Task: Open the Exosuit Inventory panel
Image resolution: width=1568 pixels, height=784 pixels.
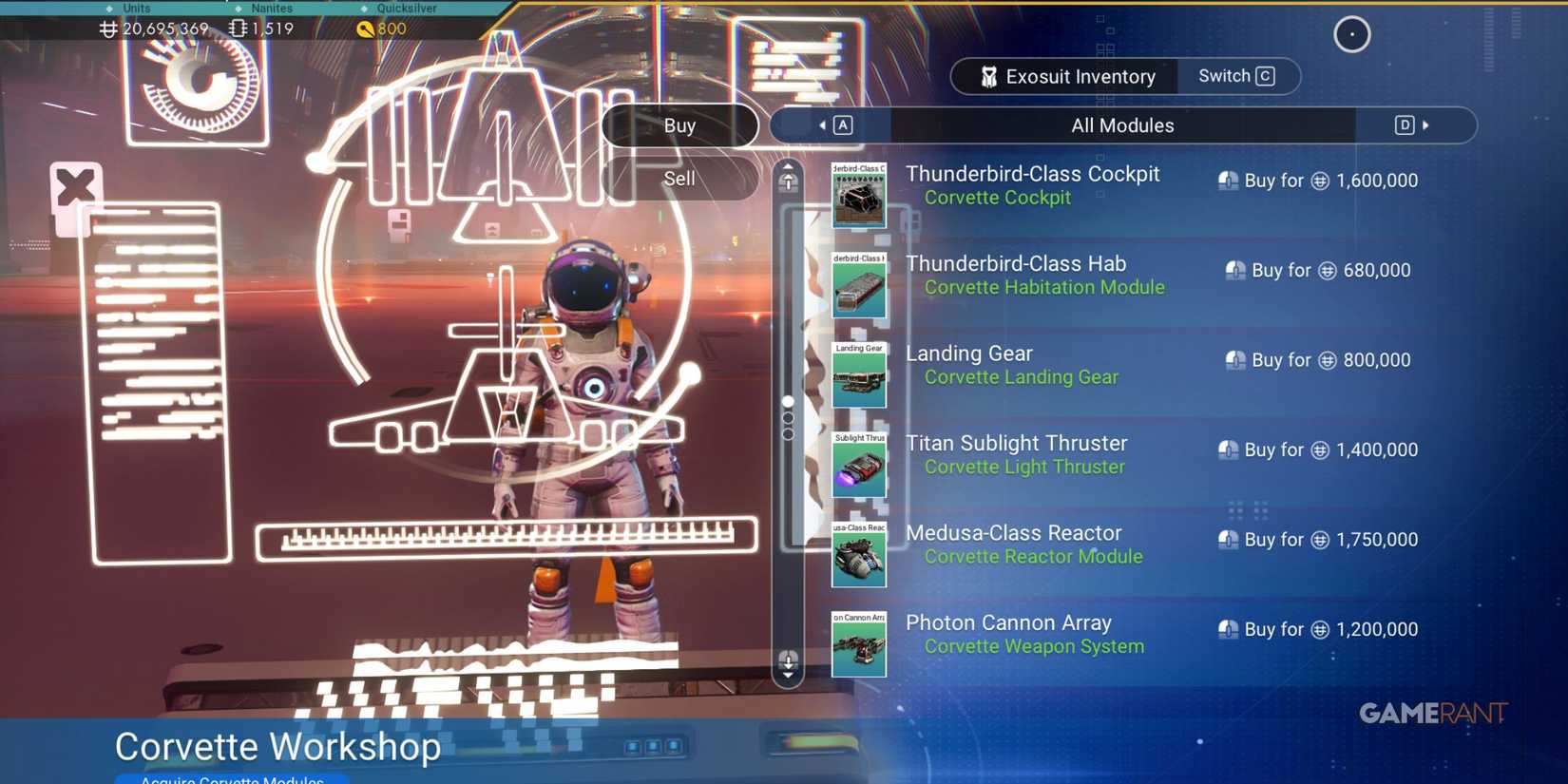Action: click(1080, 76)
